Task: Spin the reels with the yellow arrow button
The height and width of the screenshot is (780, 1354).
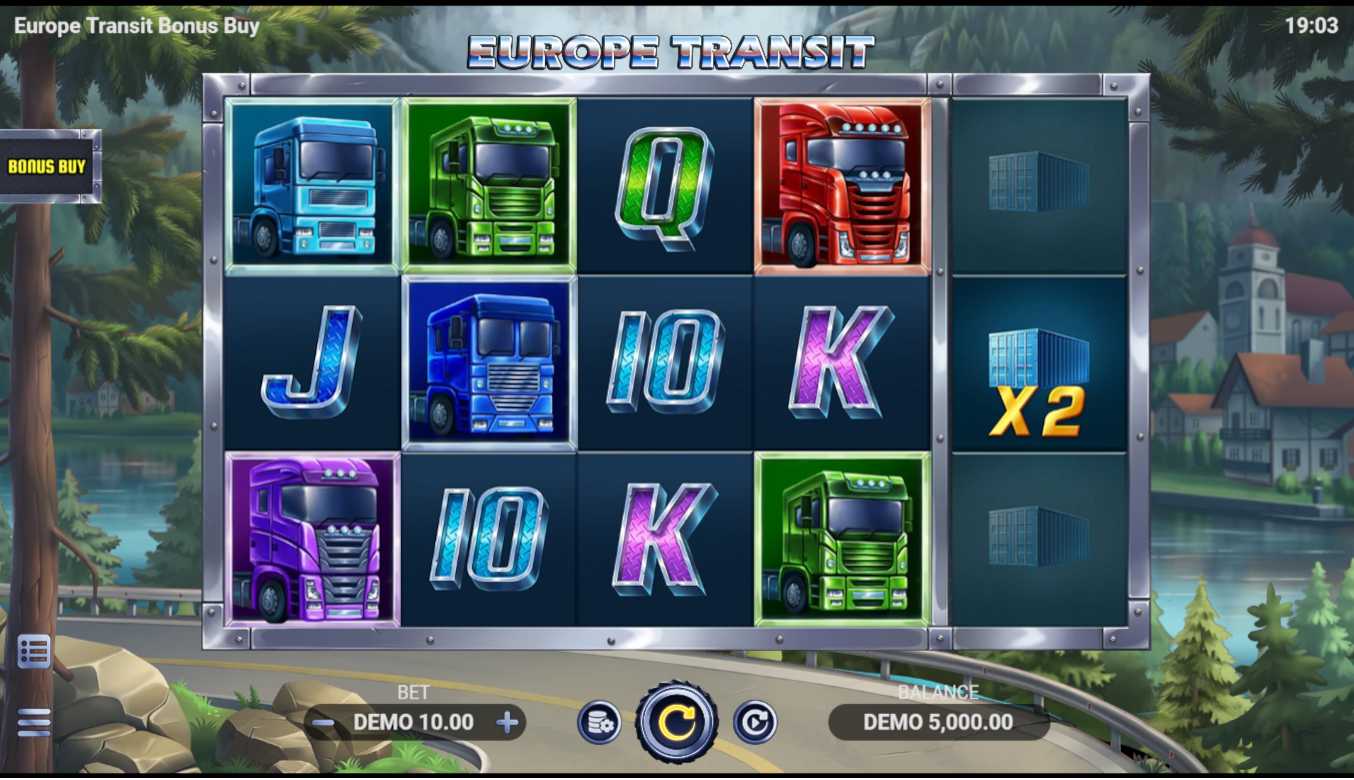Action: coord(677,722)
